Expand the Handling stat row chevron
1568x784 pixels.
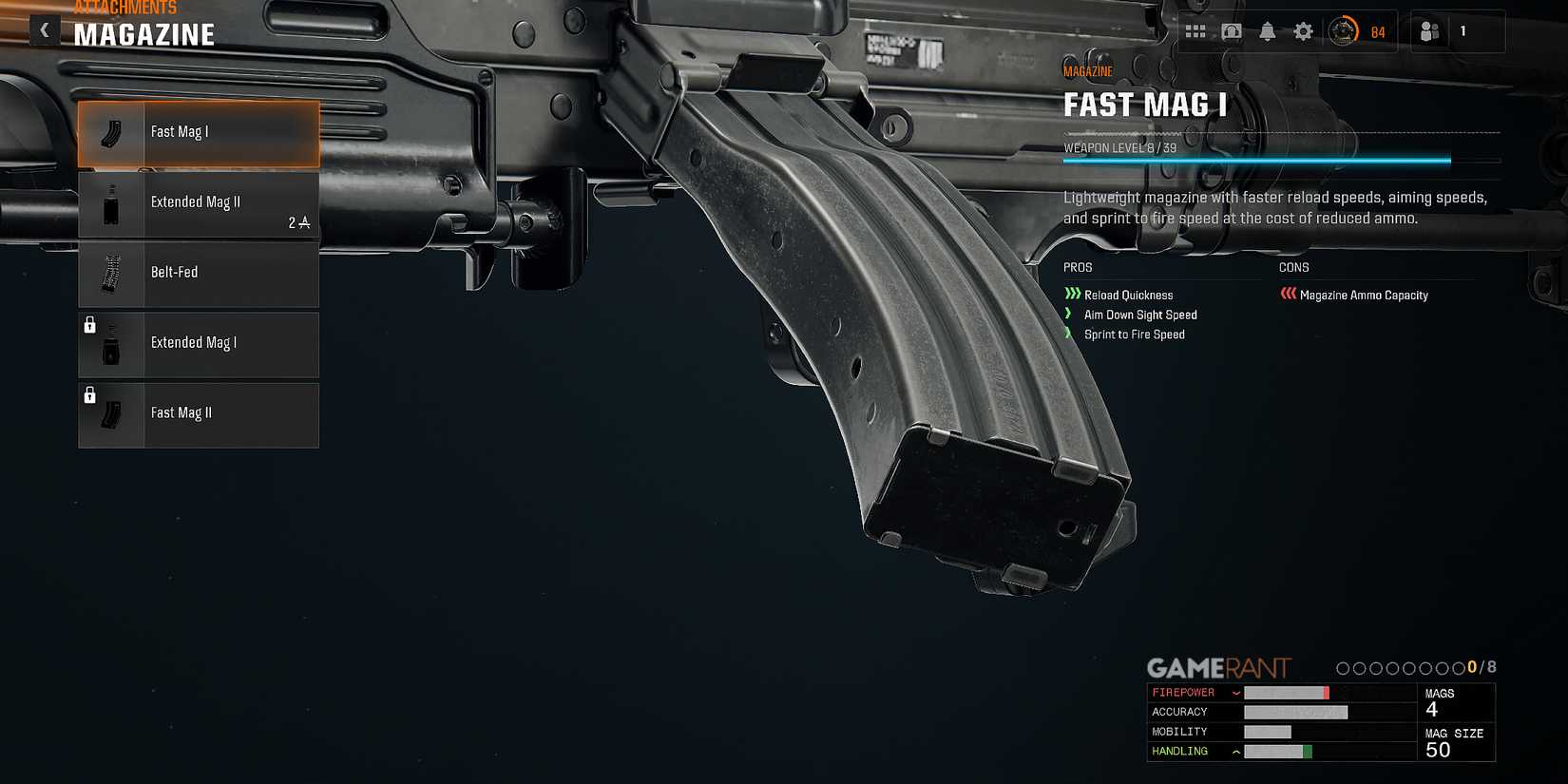tap(1235, 751)
